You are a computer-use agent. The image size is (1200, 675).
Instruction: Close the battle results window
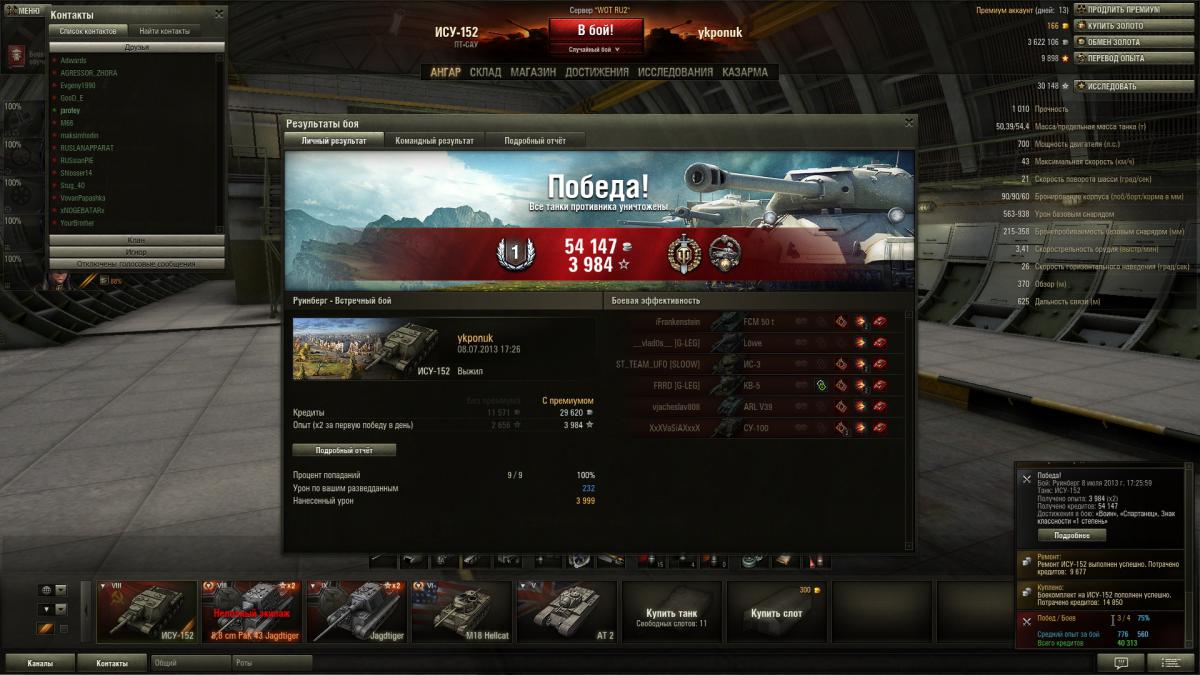coord(908,123)
